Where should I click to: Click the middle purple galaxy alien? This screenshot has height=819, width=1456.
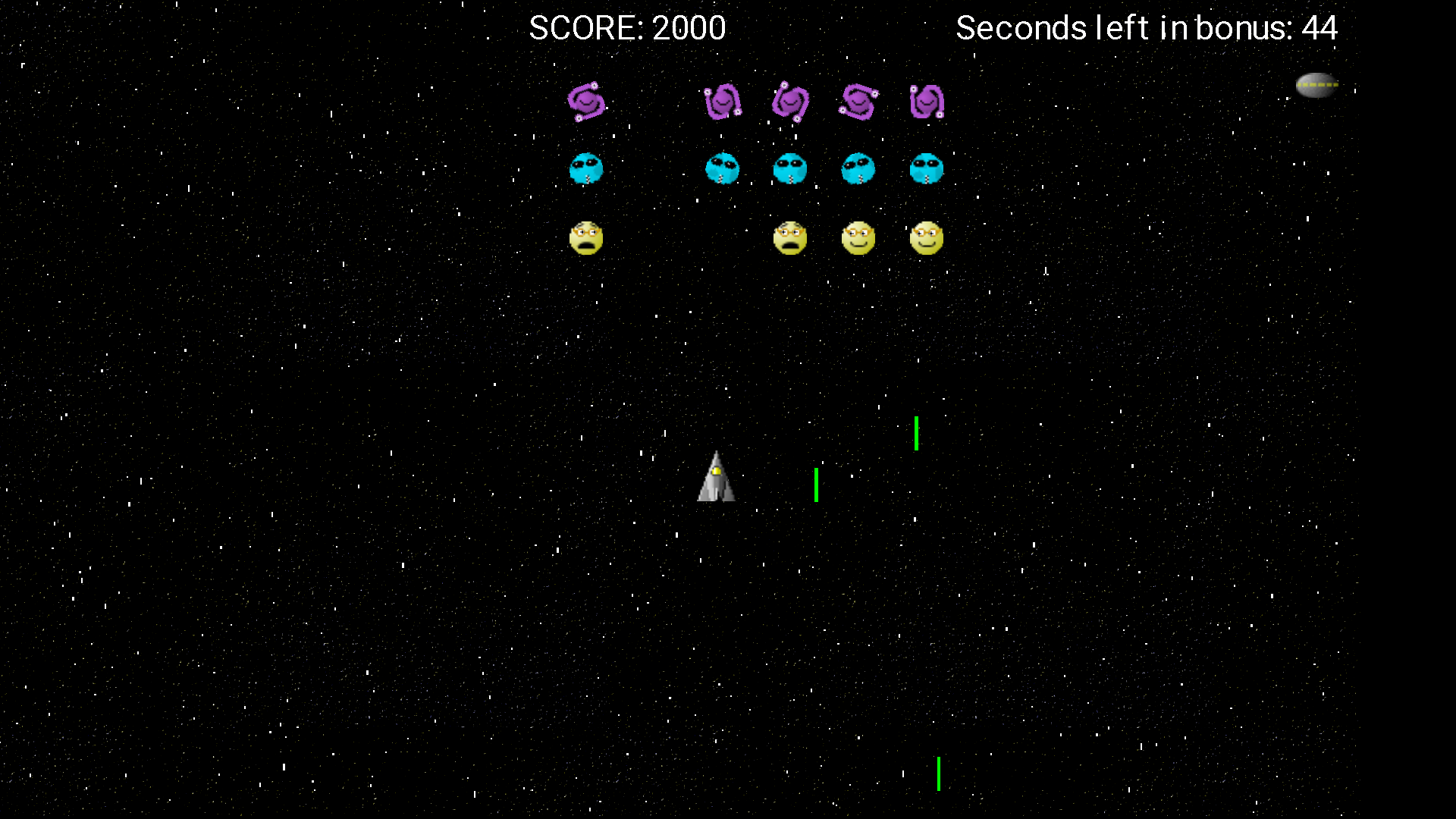point(791,102)
